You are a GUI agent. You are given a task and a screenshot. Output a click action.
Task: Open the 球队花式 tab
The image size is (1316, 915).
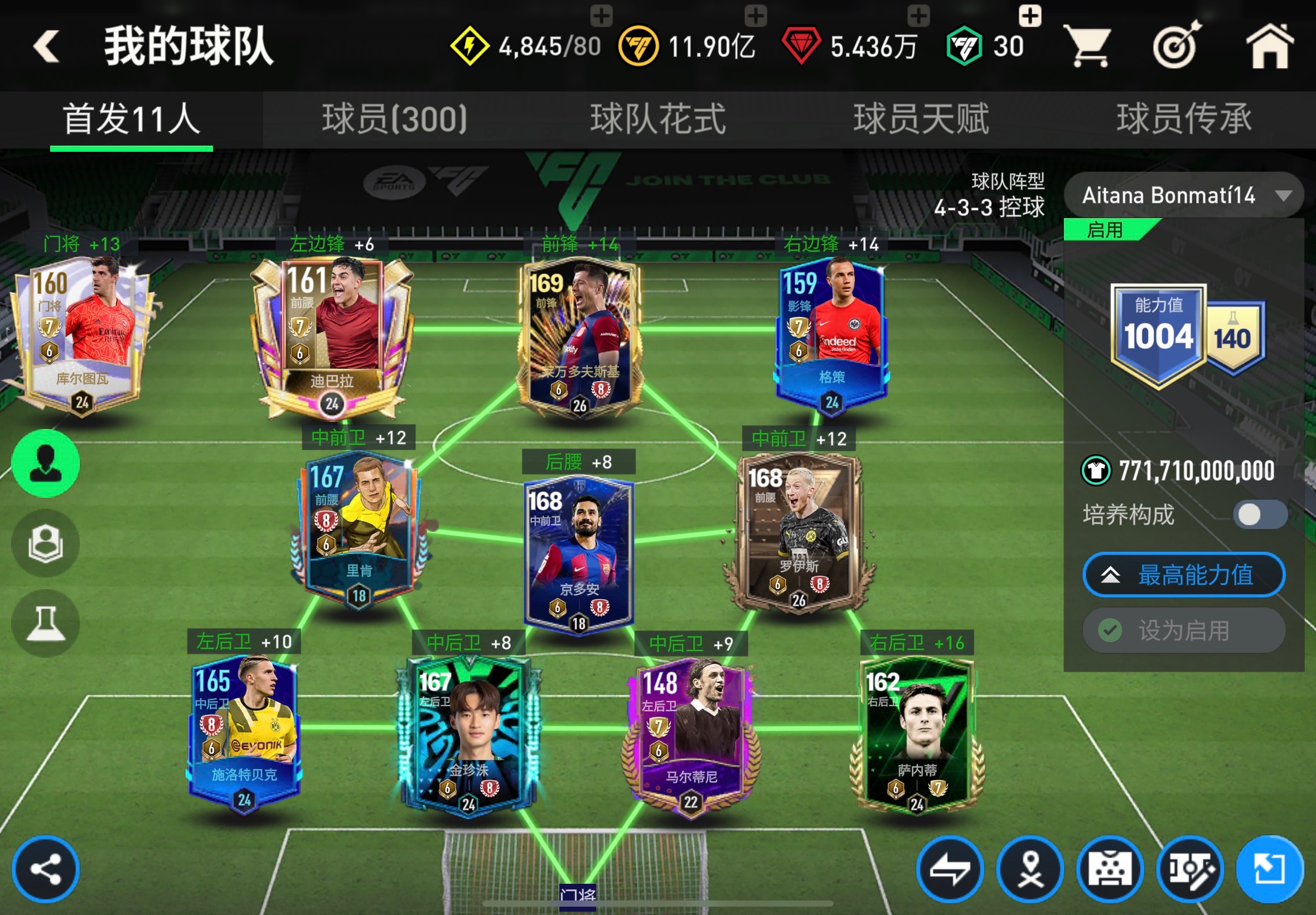coord(657,119)
